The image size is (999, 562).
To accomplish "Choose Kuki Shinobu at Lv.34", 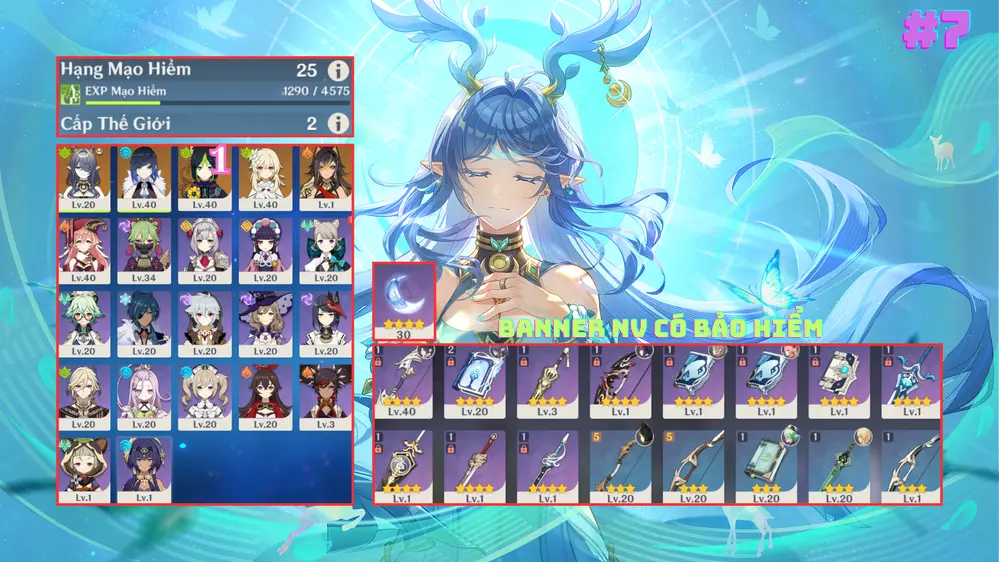I will tap(145, 250).
